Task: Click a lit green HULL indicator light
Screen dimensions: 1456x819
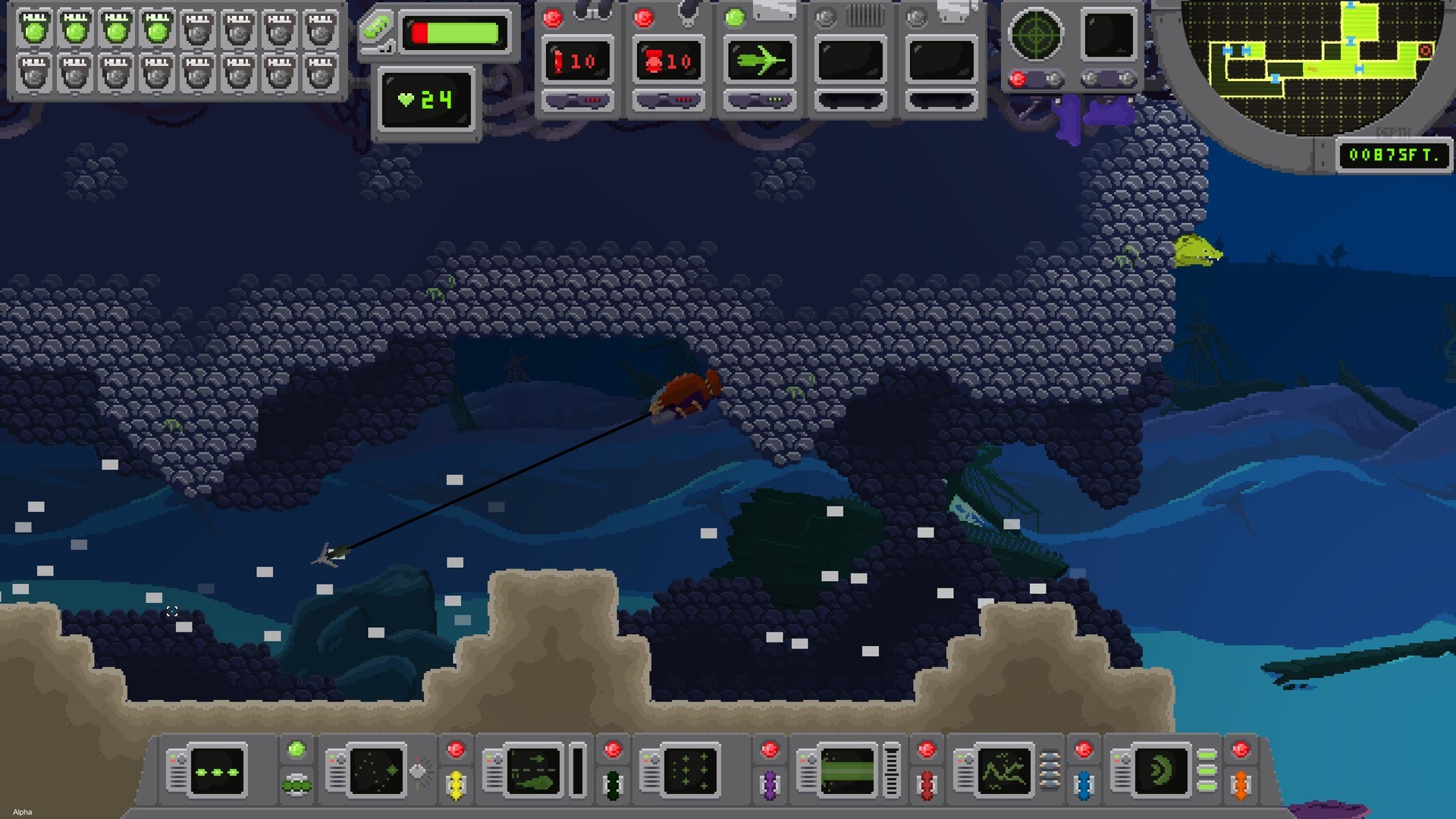Action: [34, 30]
